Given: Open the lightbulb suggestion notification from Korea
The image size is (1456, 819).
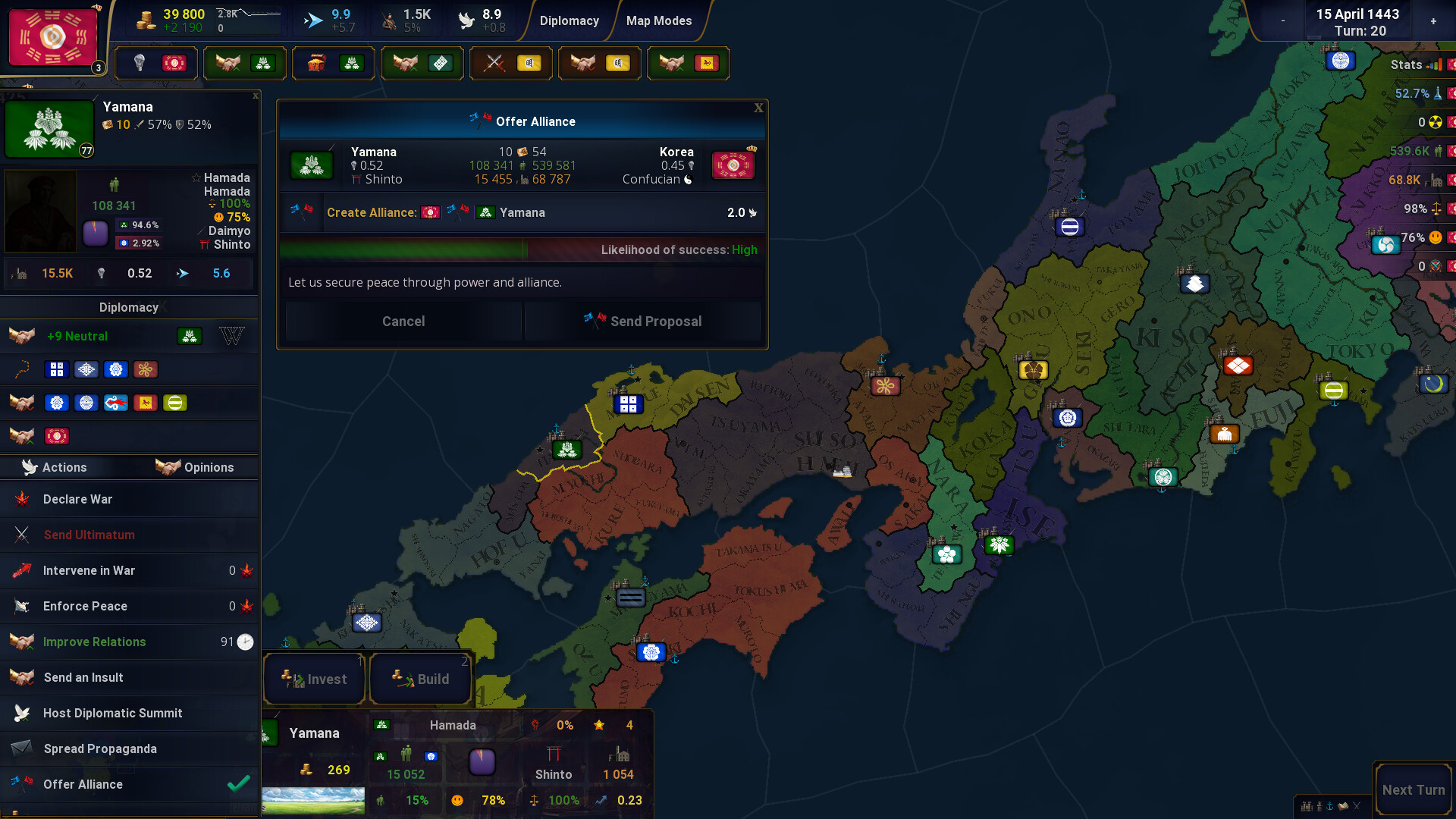Looking at the screenshot, I should (x=156, y=63).
